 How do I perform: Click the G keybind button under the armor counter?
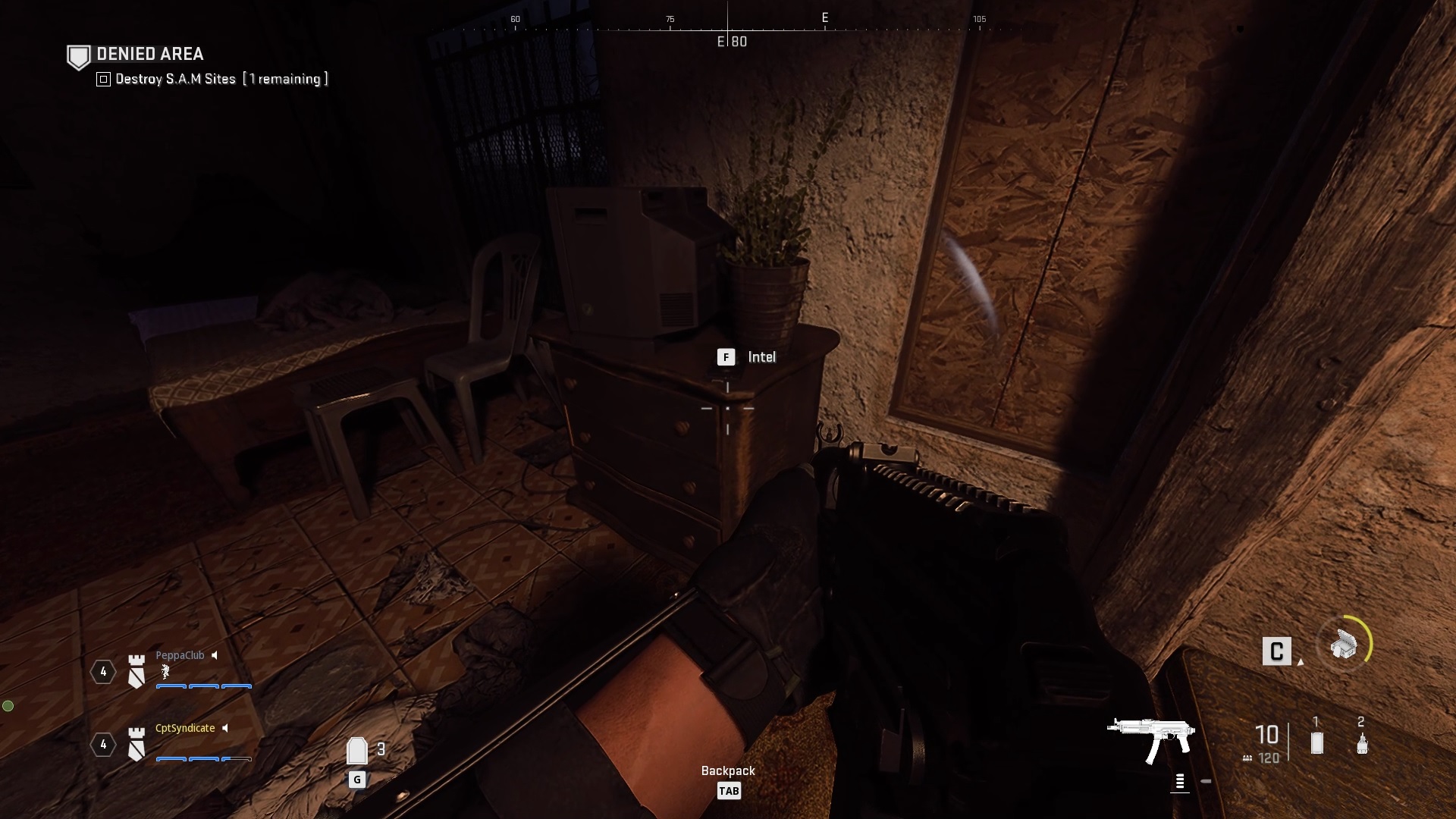point(356,778)
